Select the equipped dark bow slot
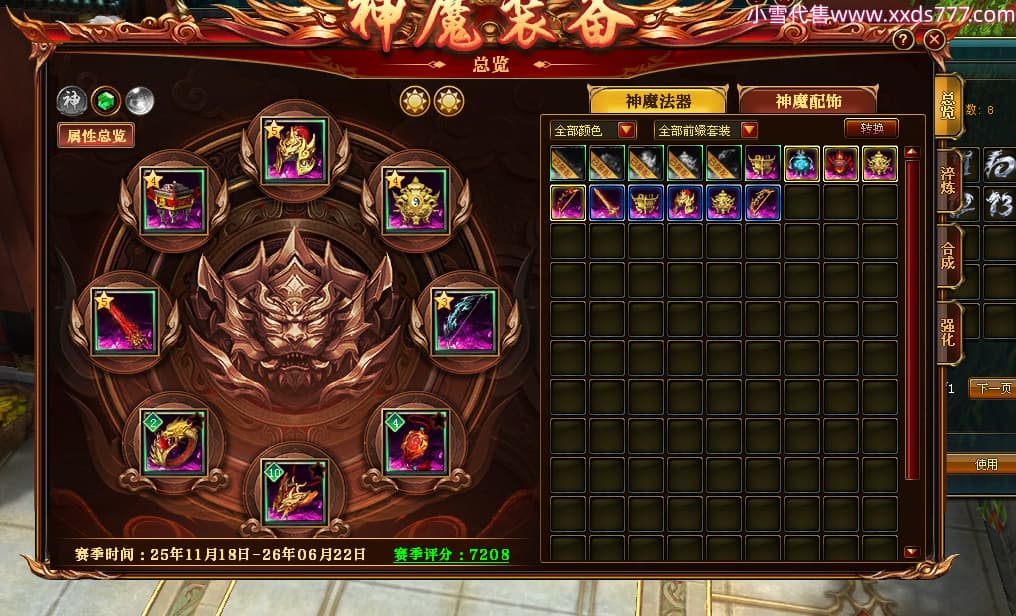This screenshot has width=1016, height=616. coord(463,322)
